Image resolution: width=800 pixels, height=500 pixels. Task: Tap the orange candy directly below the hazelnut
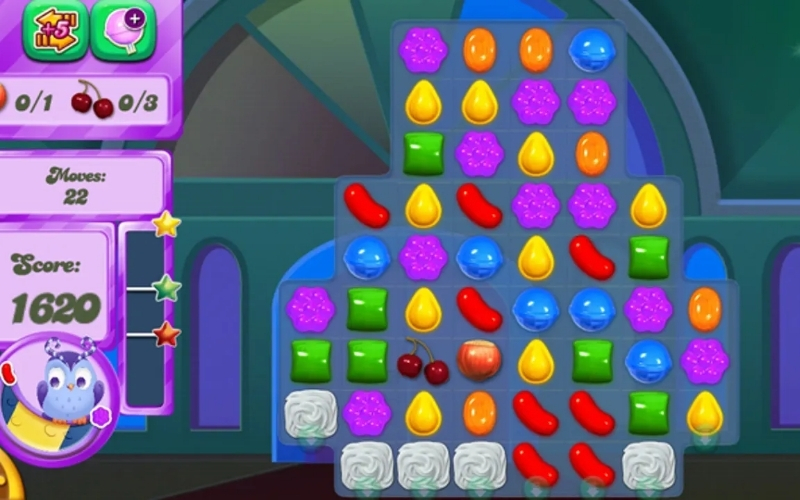tap(479, 412)
